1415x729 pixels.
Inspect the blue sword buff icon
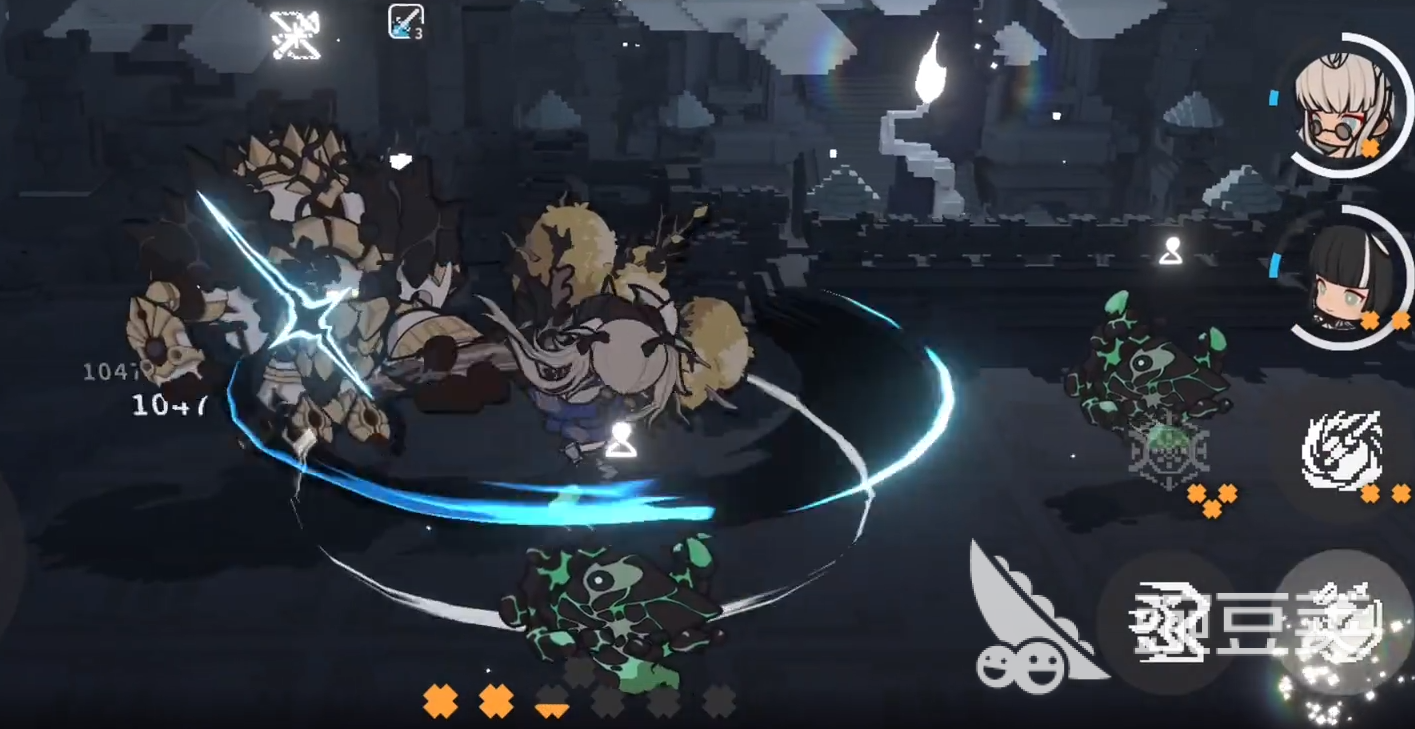tap(404, 22)
